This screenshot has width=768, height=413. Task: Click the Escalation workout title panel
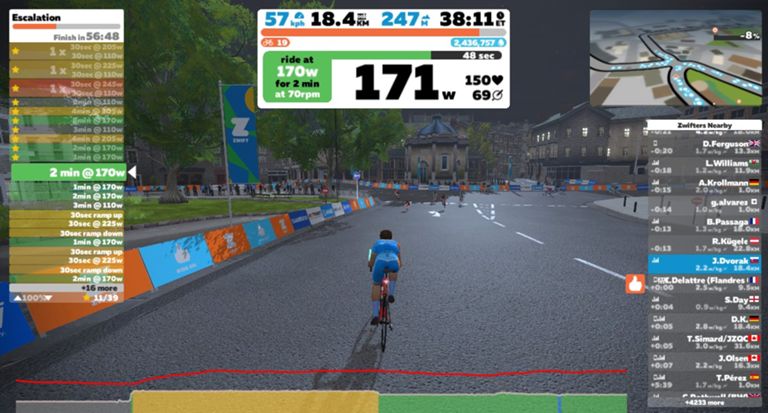tap(66, 24)
